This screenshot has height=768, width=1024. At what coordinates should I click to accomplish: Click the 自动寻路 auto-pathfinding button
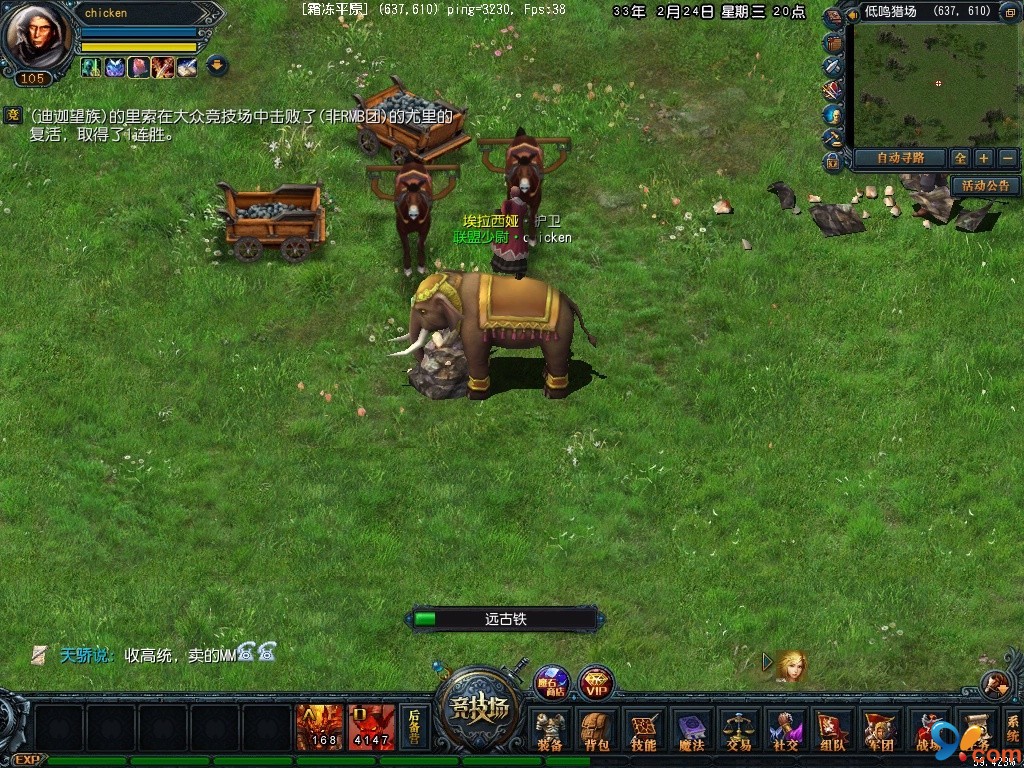click(x=897, y=158)
